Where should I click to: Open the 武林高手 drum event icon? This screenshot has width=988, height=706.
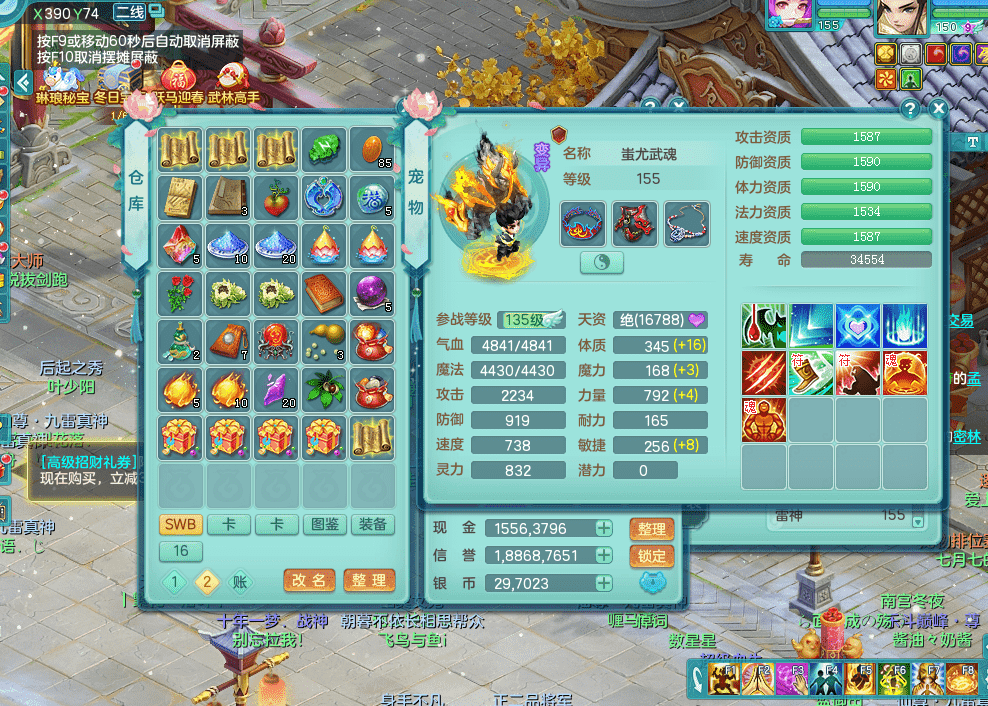(233, 80)
